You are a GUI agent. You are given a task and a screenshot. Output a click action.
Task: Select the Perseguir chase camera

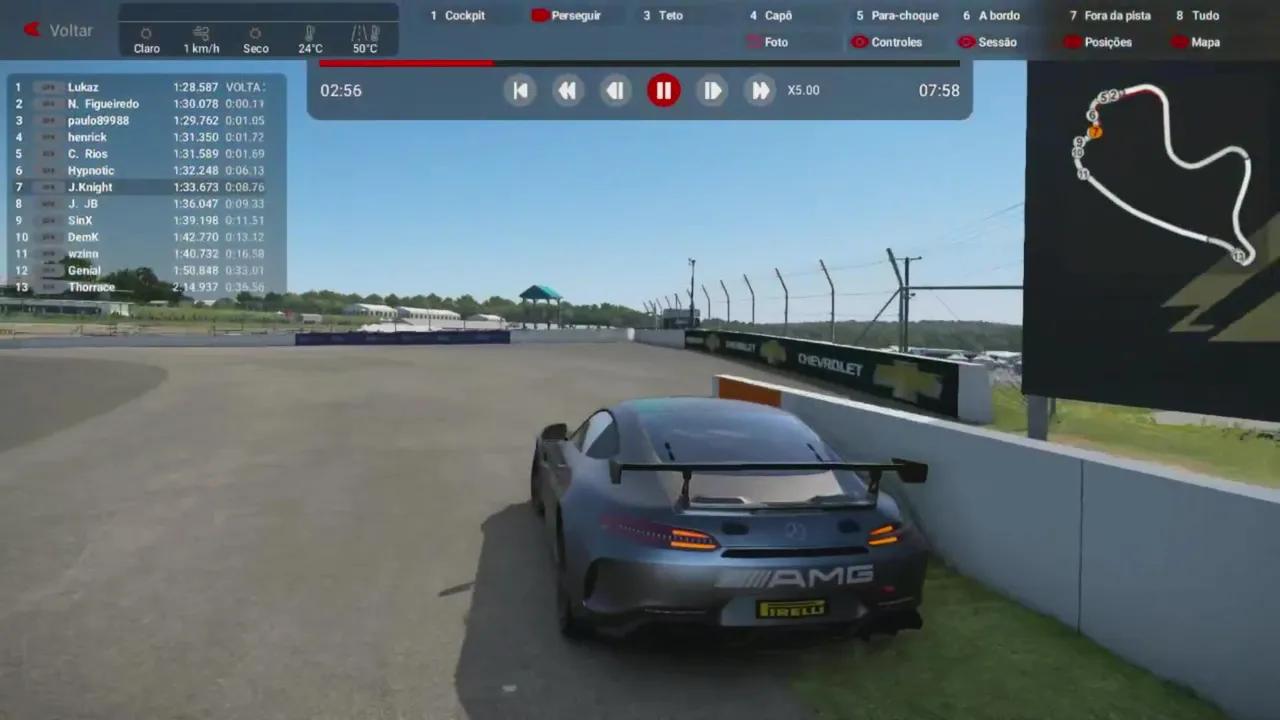(567, 15)
